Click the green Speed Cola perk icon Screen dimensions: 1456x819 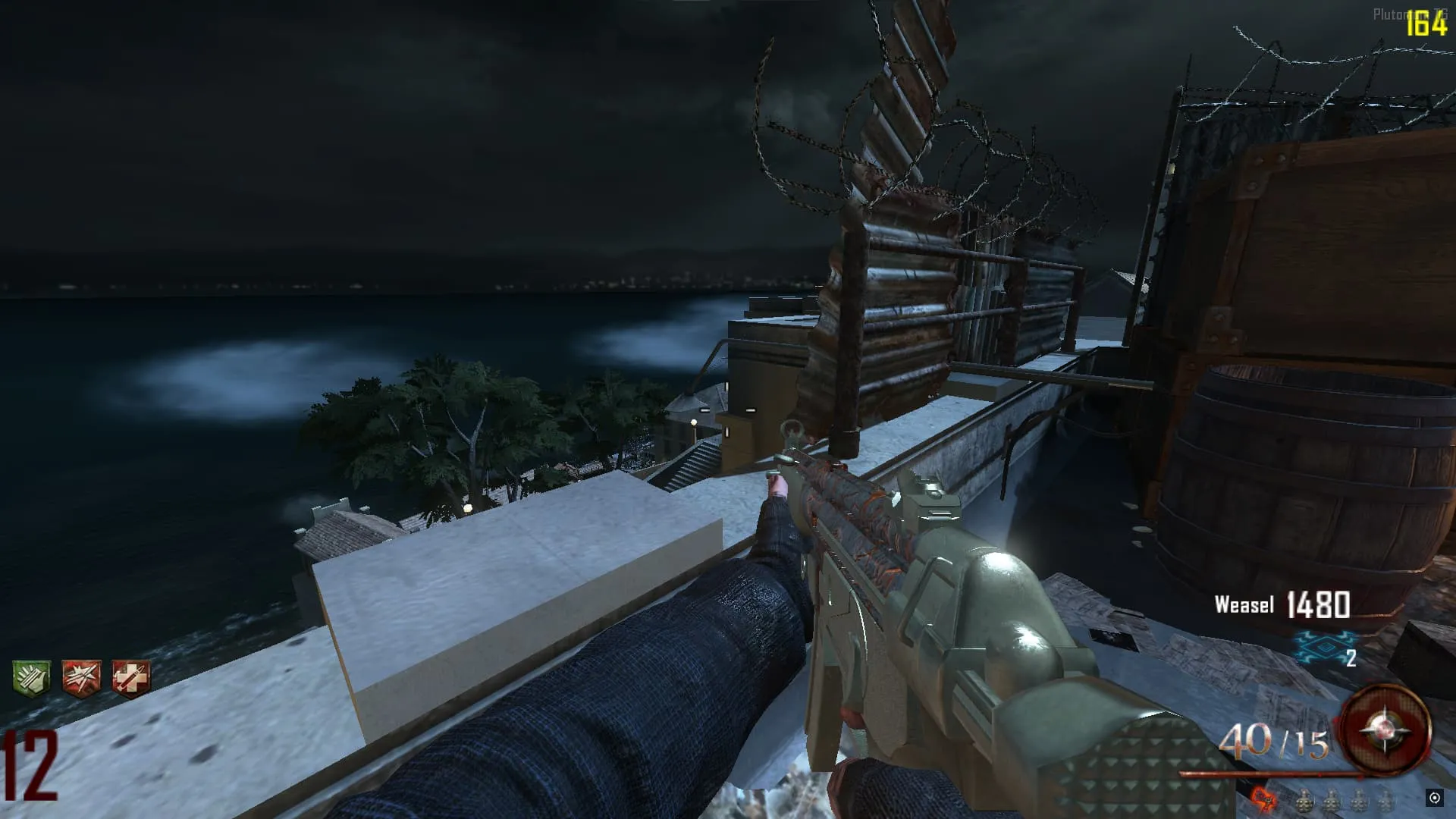click(31, 677)
